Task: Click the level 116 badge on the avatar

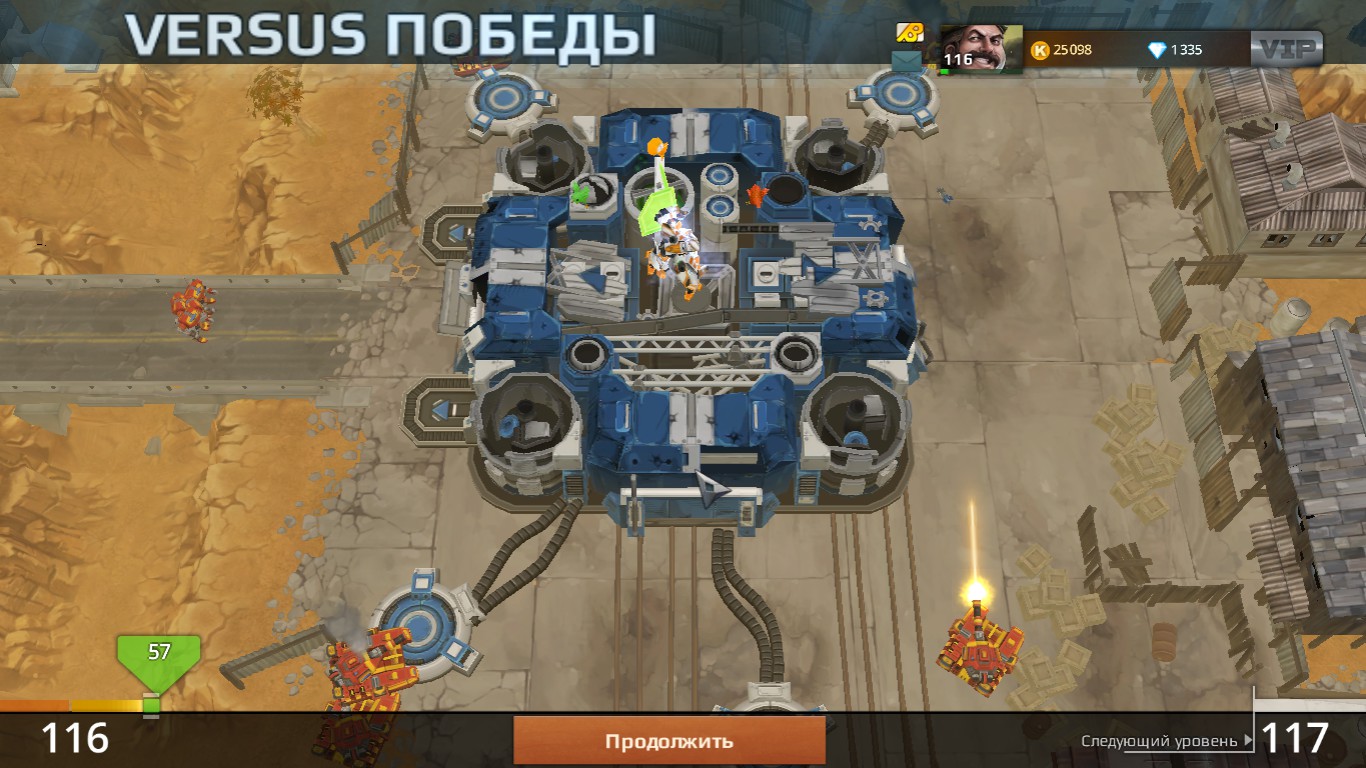Action: (x=957, y=59)
